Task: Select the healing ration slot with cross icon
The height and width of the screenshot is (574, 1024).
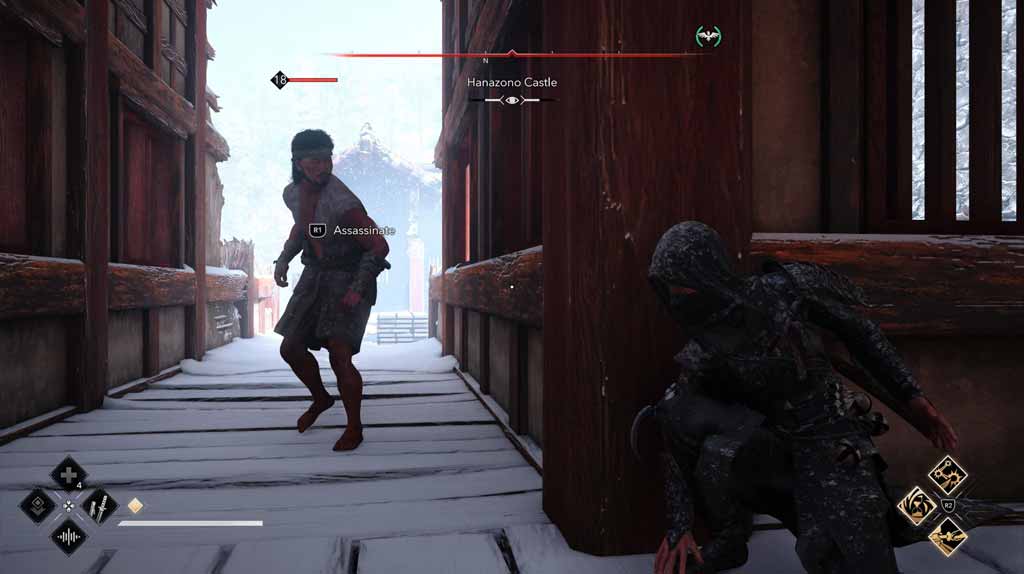Action: 68,474
